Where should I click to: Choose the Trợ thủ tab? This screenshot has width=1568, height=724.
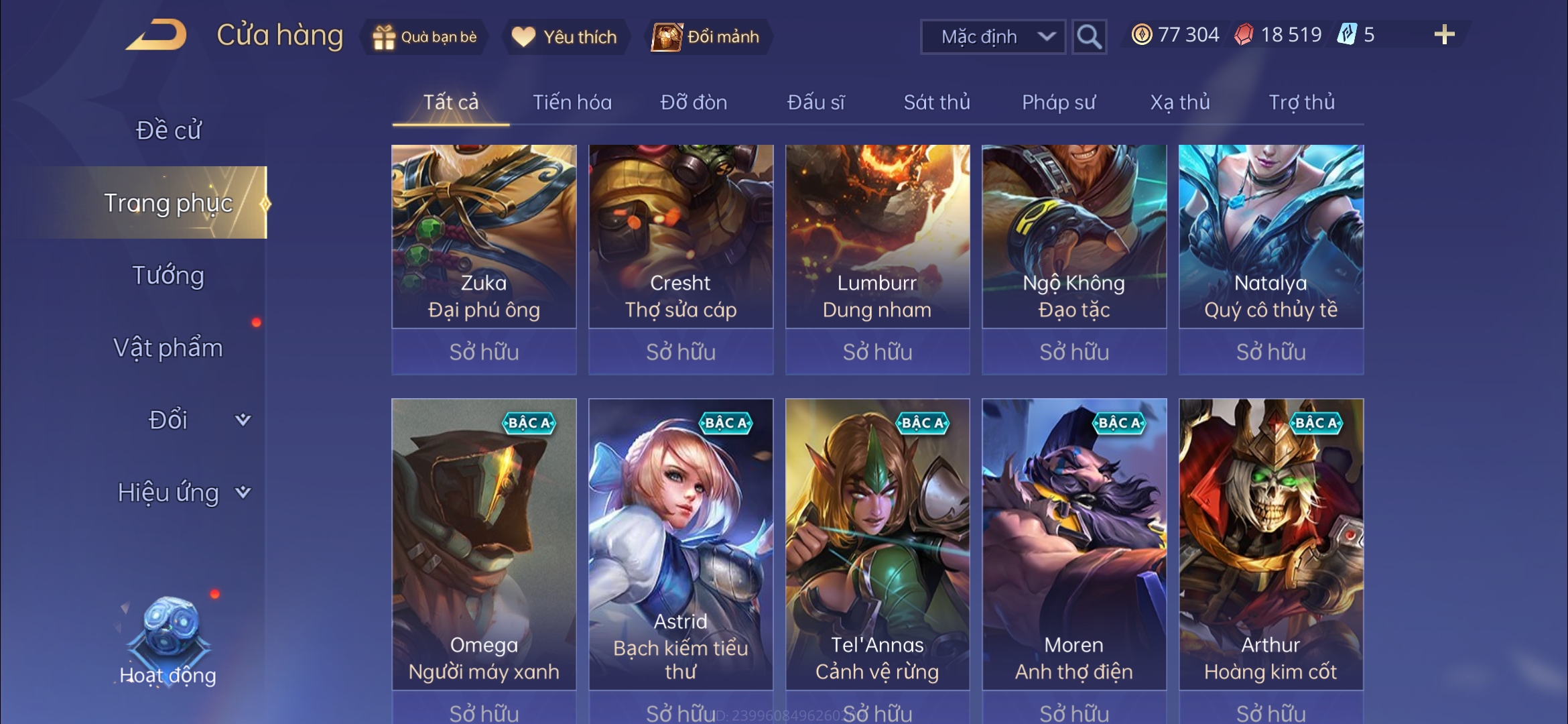coord(1301,103)
